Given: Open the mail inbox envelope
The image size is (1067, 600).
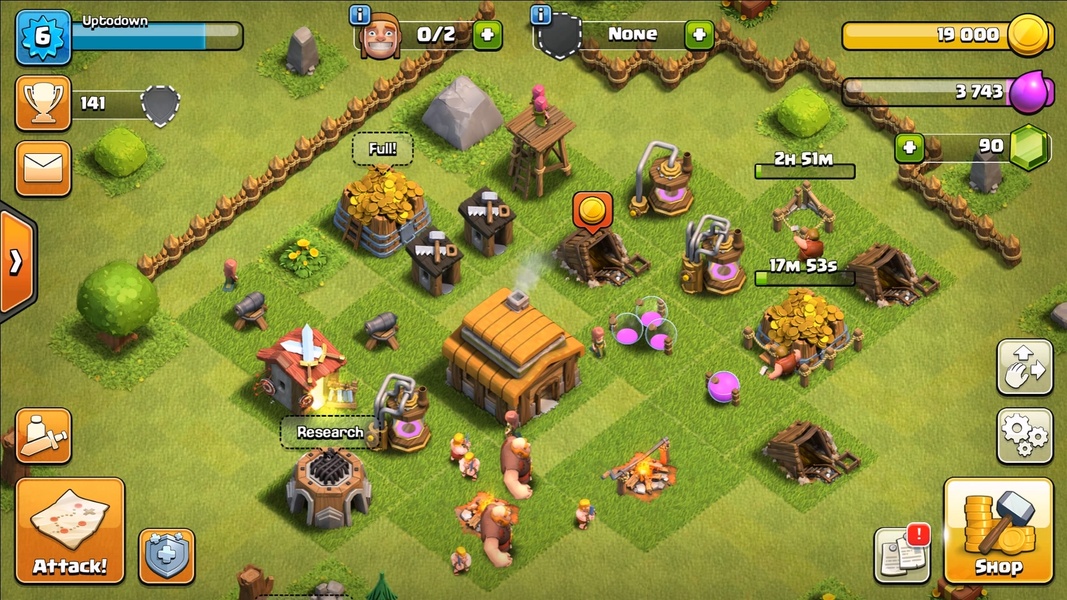Looking at the screenshot, I should [43, 168].
